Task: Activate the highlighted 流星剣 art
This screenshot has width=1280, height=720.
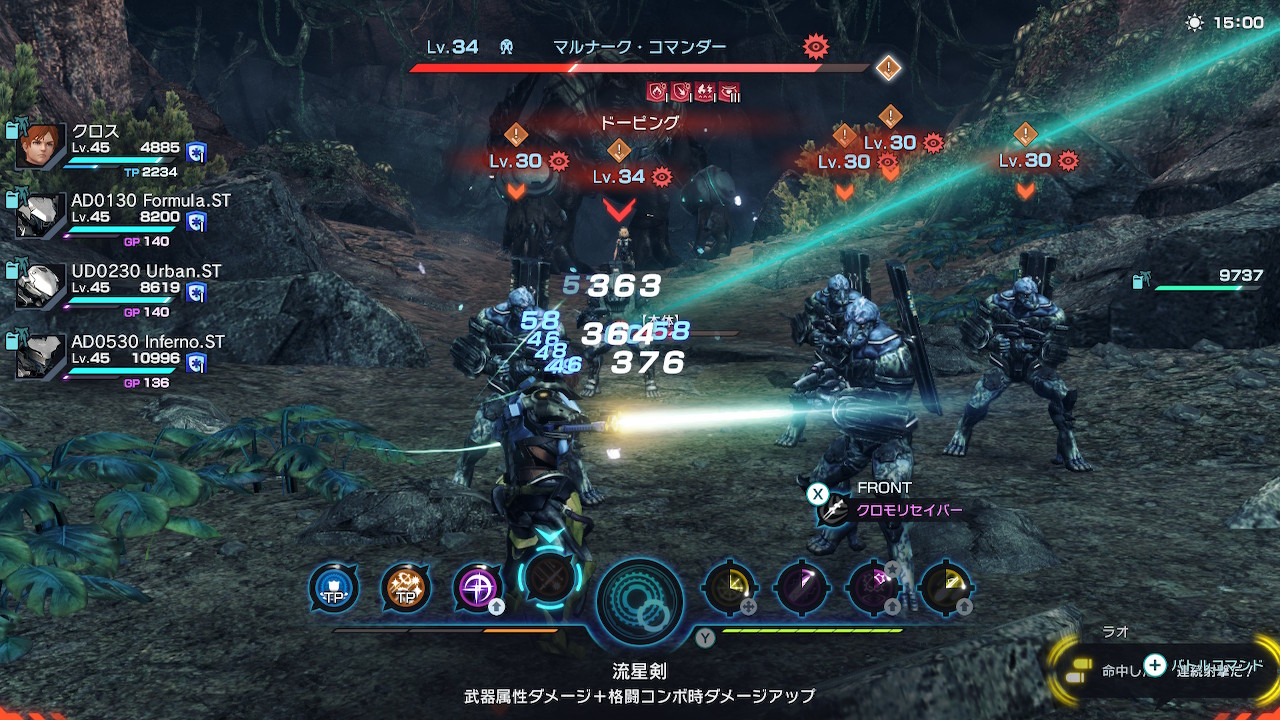Action: pos(551,578)
